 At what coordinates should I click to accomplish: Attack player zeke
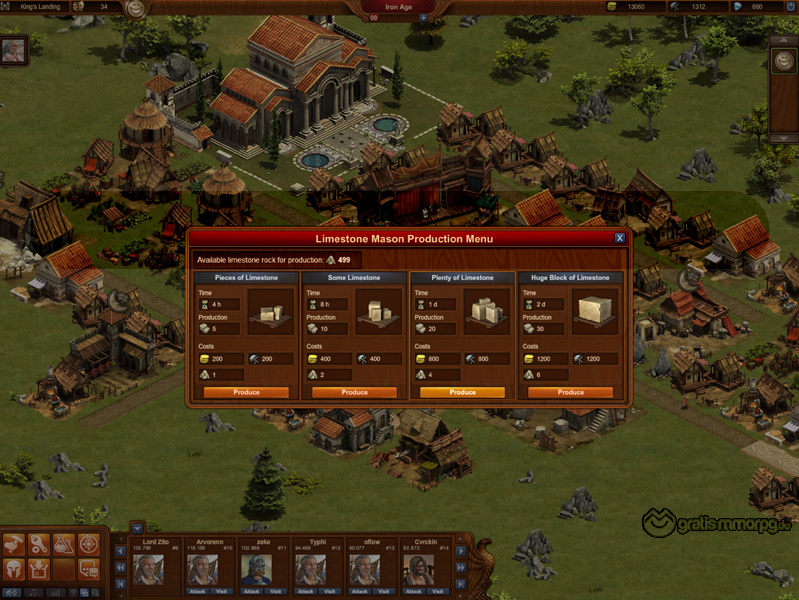click(250, 591)
